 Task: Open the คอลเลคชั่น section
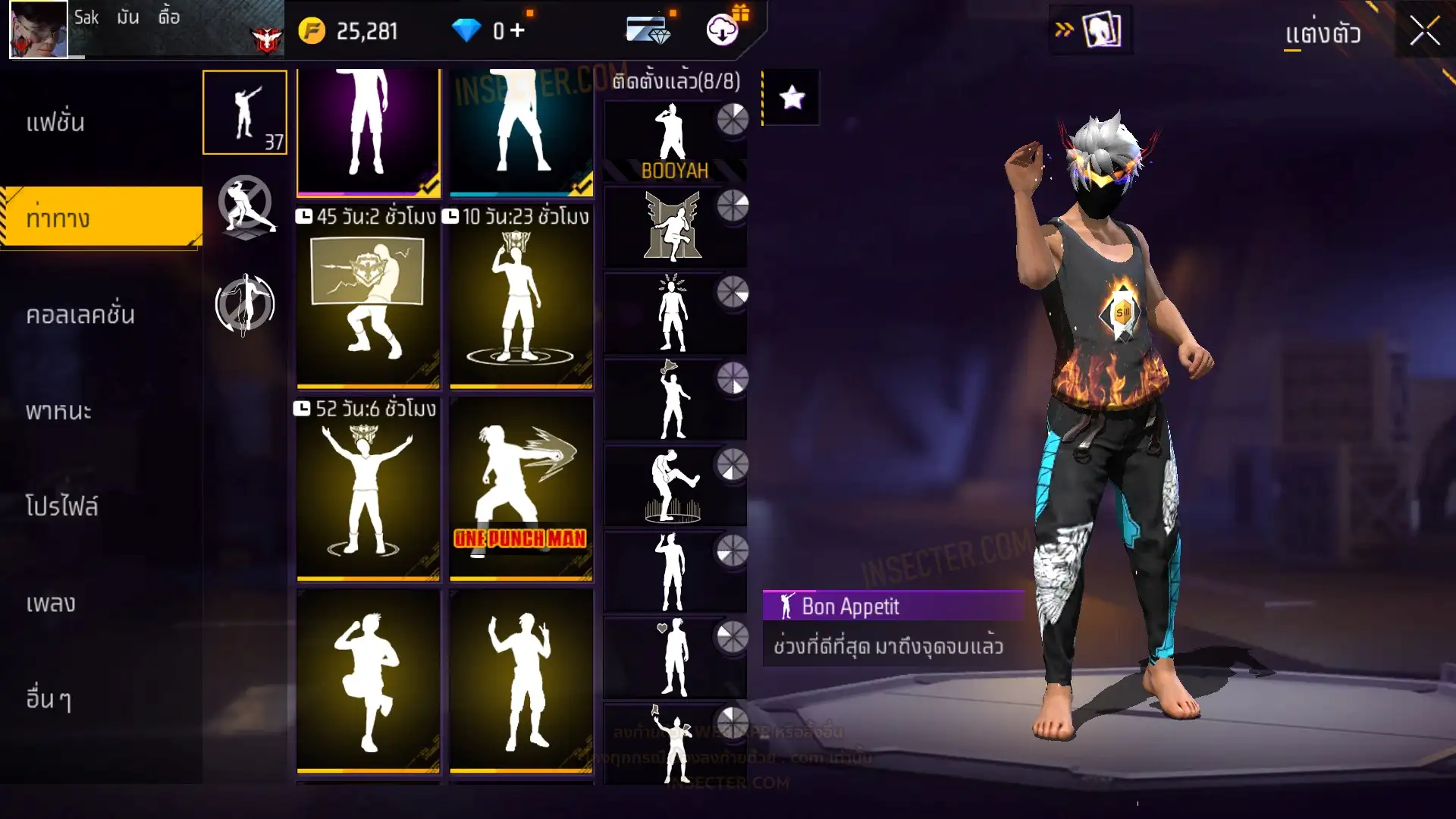(x=80, y=315)
